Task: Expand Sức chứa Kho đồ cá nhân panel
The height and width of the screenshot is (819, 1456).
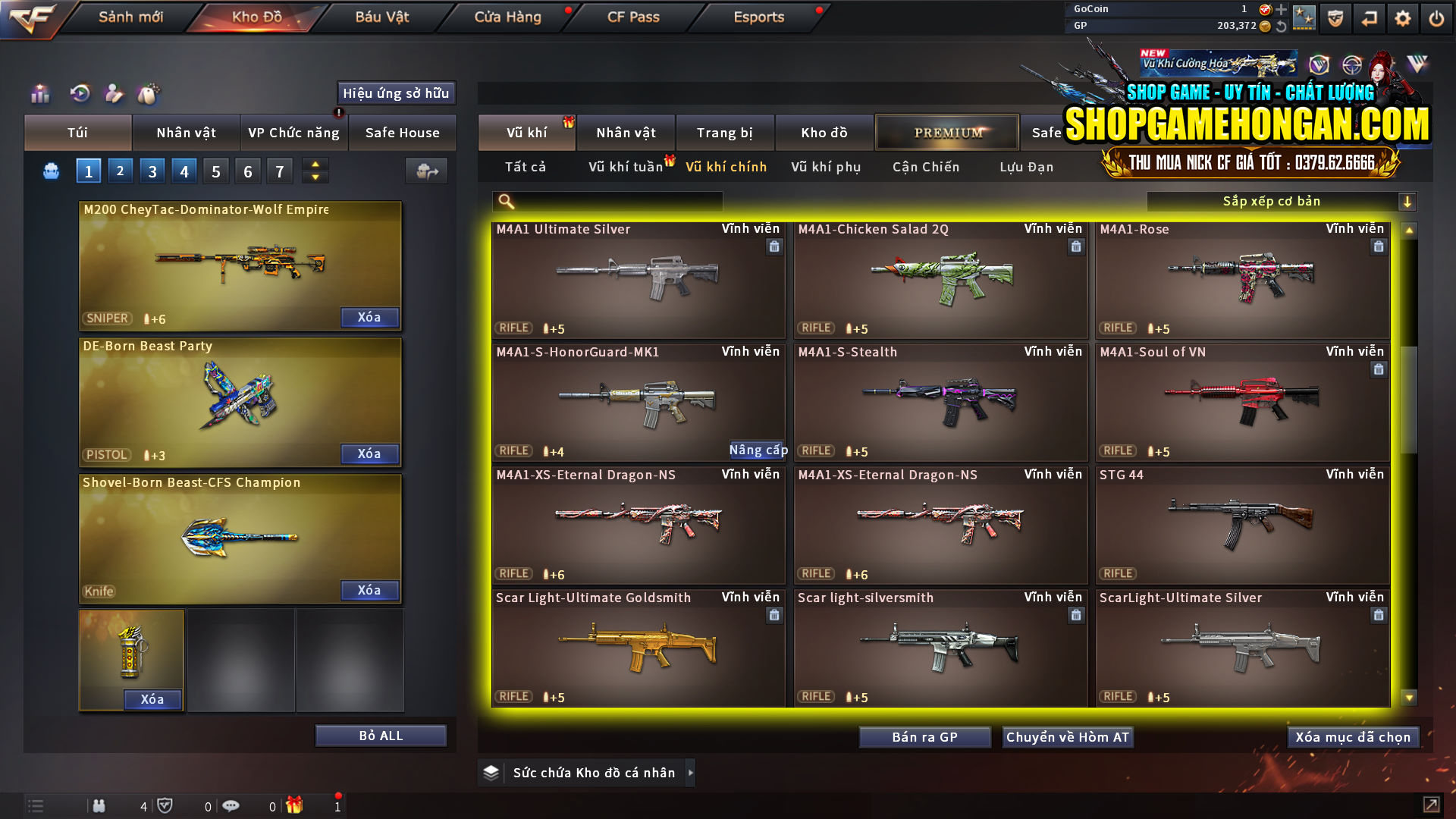Action: click(691, 773)
